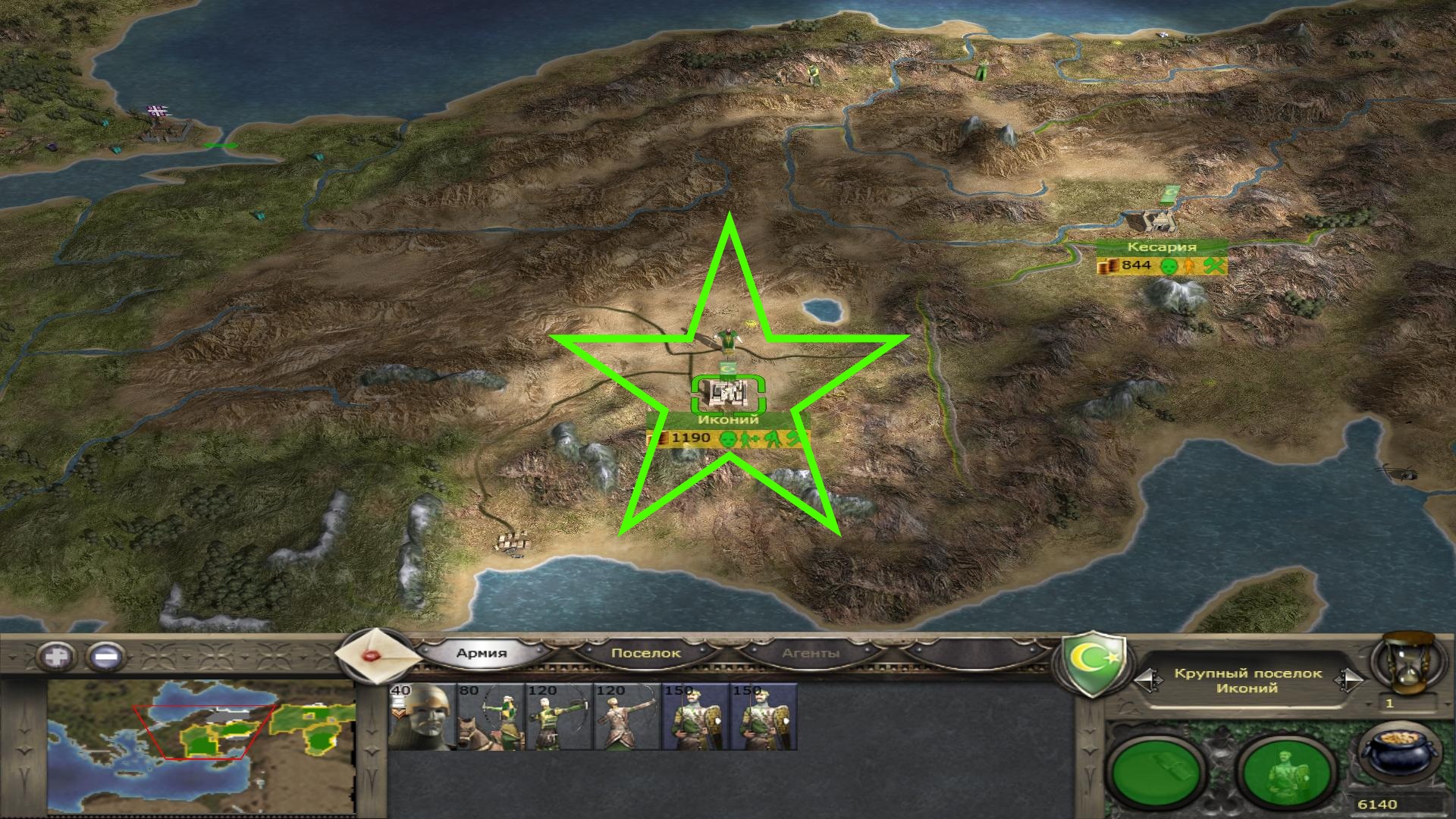Open the Поселок tab
This screenshot has height=819, width=1456.
[x=645, y=653]
